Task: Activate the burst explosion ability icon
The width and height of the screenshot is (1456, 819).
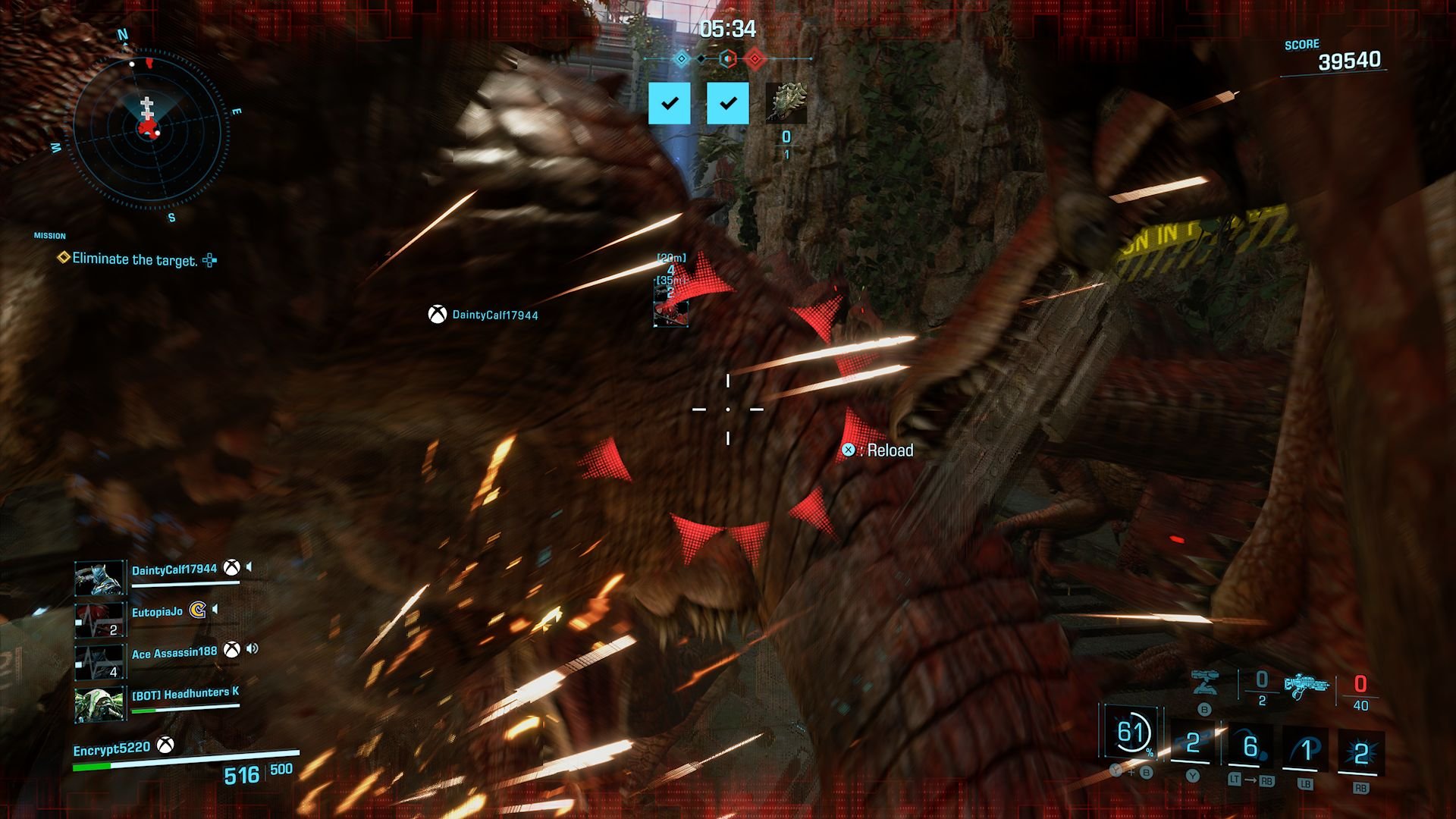Action: (1360, 752)
